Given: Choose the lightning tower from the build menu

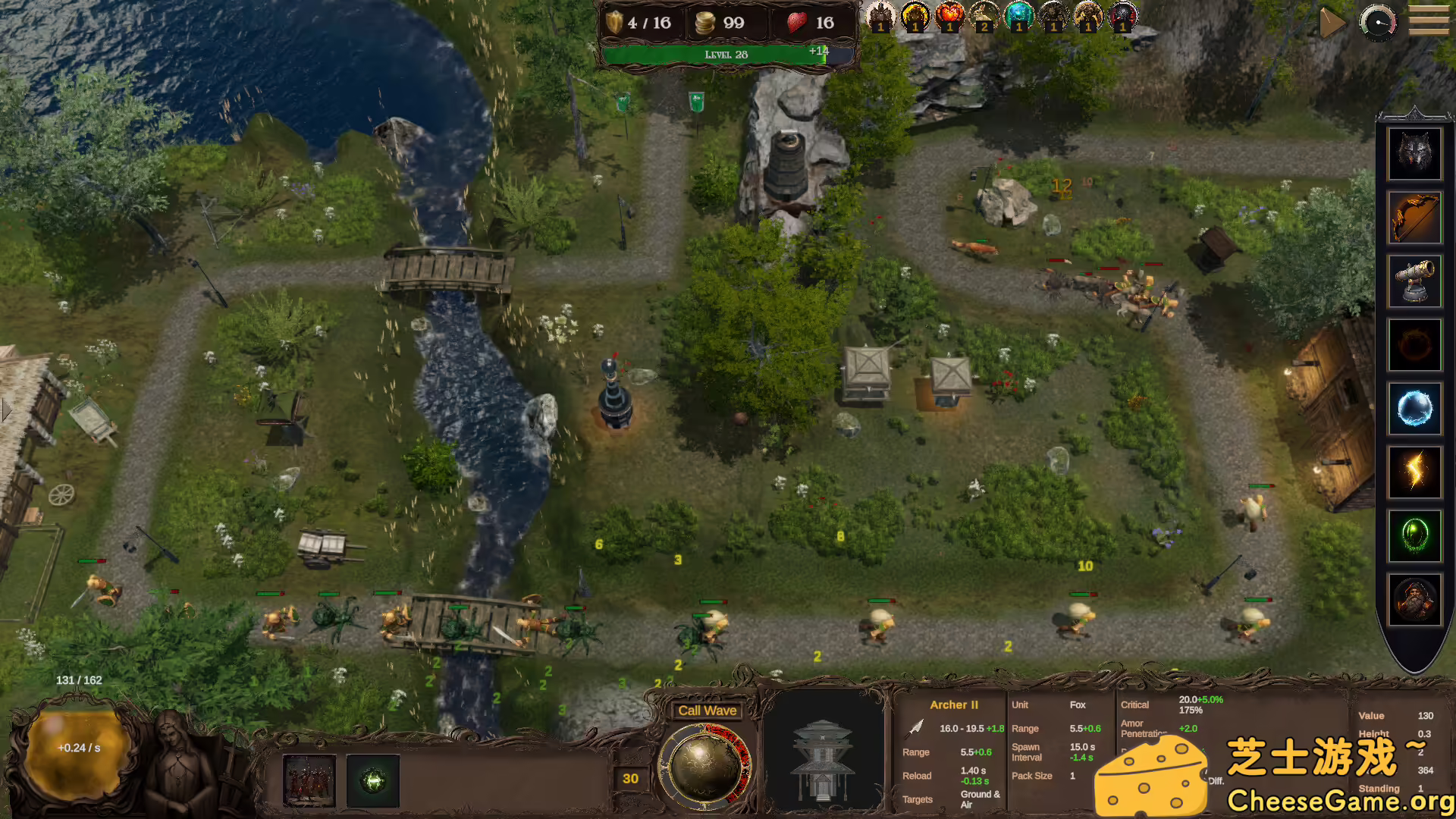Looking at the screenshot, I should [x=1415, y=472].
